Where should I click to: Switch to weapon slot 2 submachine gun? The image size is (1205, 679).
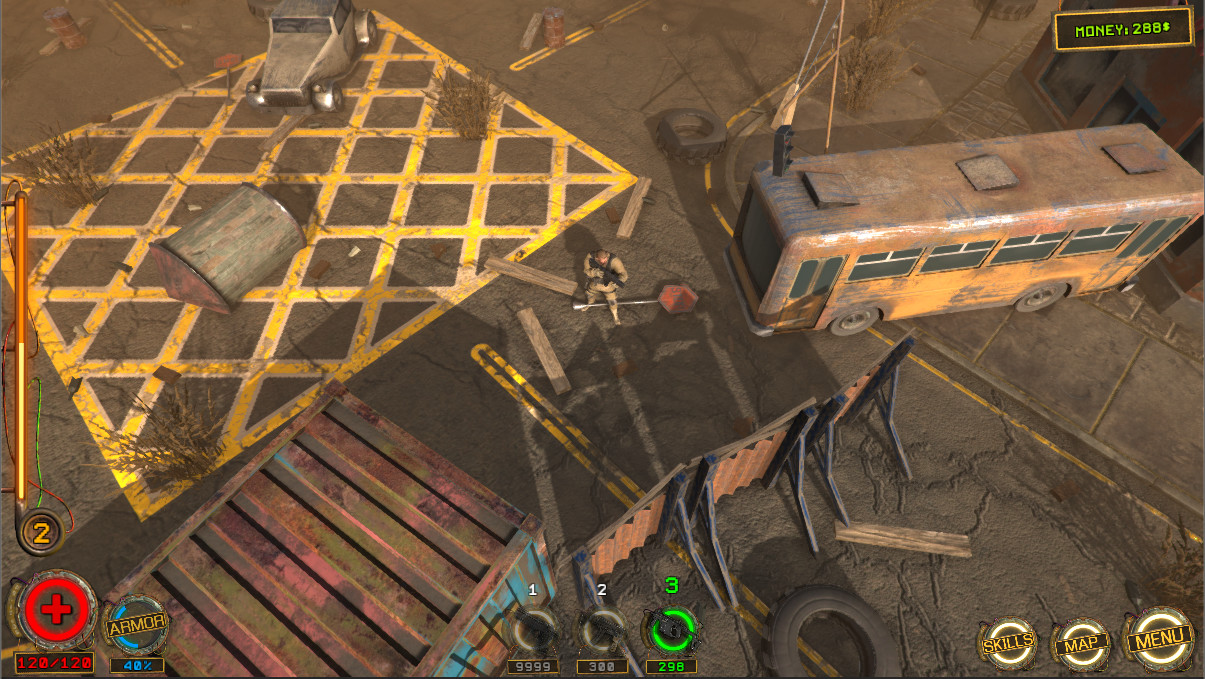(x=602, y=631)
